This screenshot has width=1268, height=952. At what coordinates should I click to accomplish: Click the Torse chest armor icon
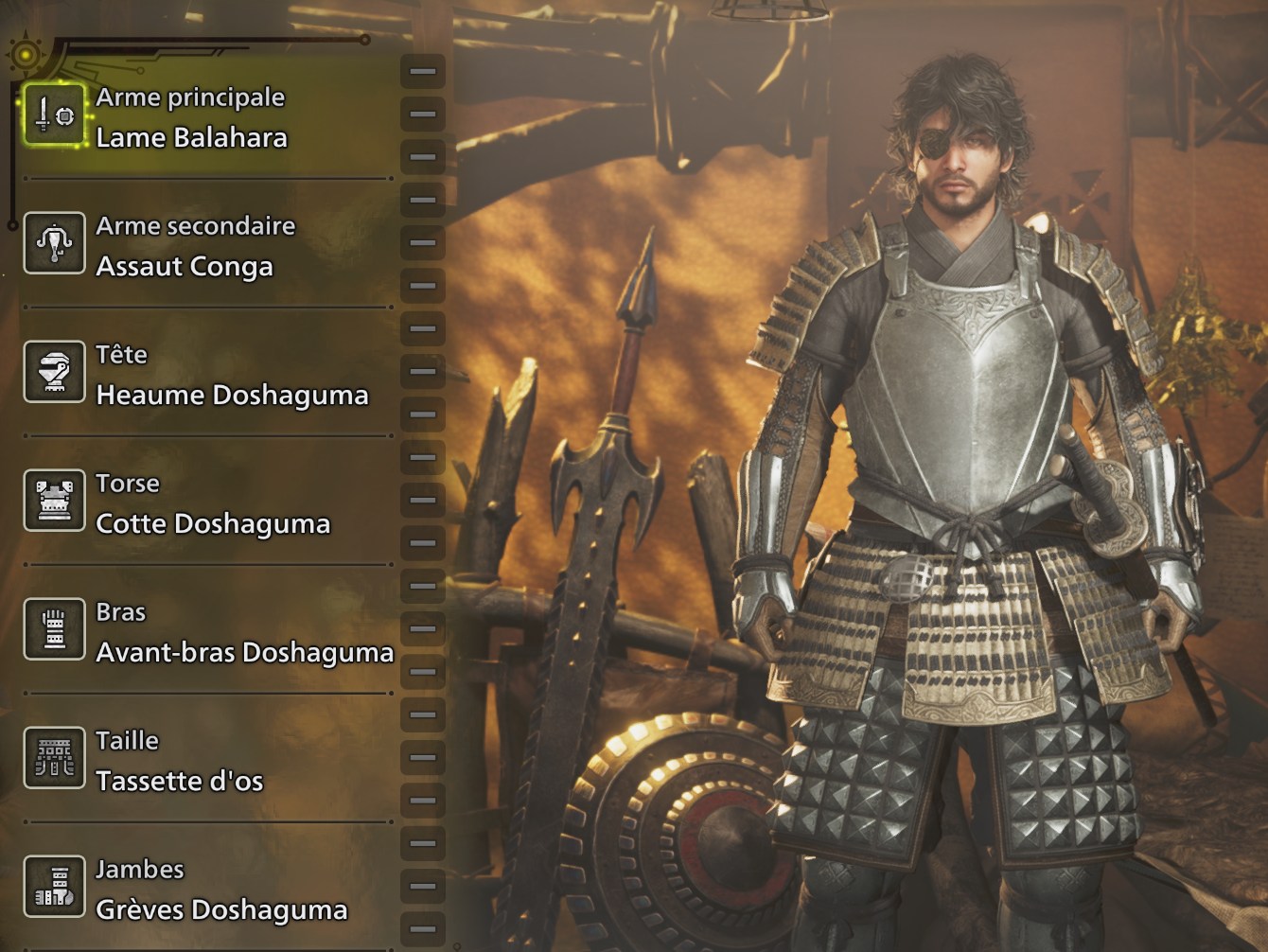coord(55,500)
